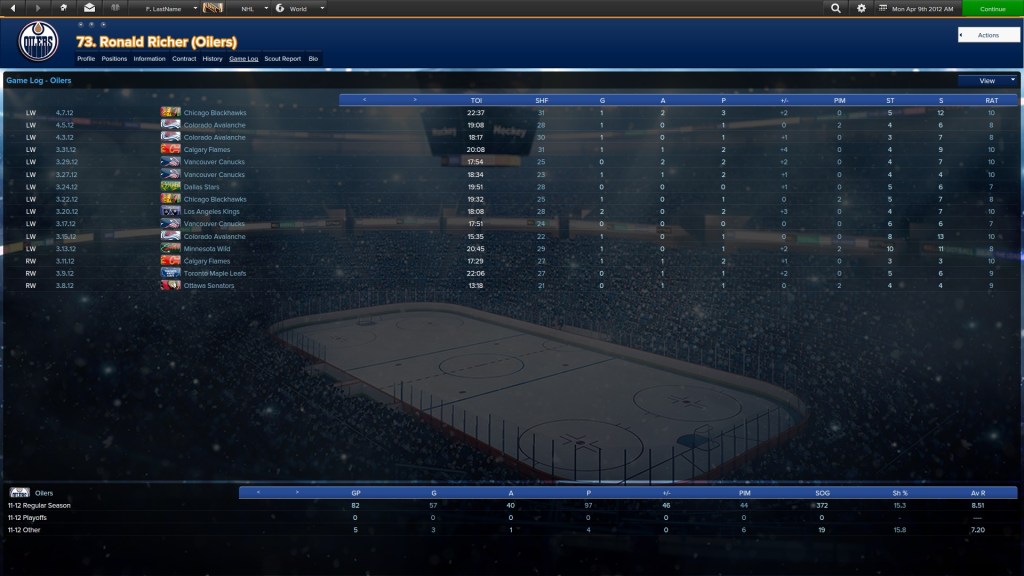The width and height of the screenshot is (1024, 576).
Task: Open the Scout Report tab
Action: click(282, 59)
